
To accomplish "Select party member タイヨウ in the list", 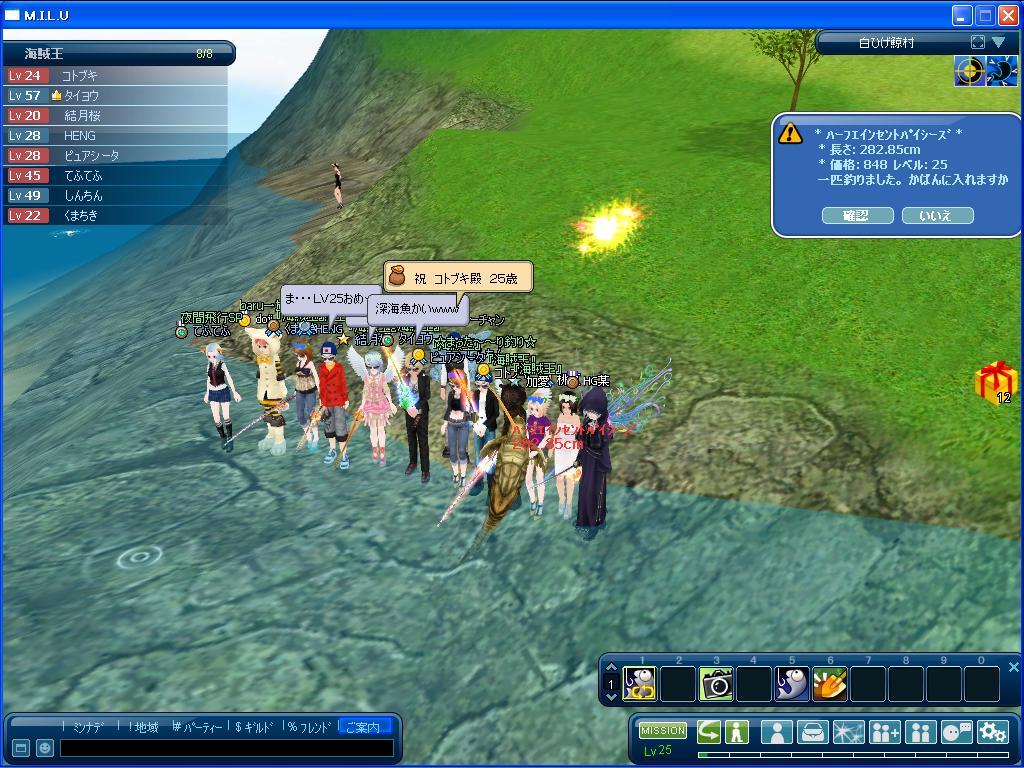I will tap(82, 96).
